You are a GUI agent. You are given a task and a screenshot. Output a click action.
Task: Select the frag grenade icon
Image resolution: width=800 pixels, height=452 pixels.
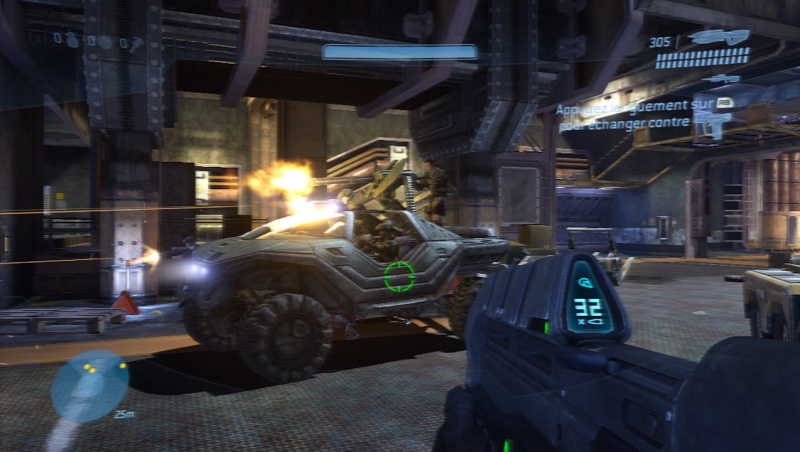[x=73, y=41]
